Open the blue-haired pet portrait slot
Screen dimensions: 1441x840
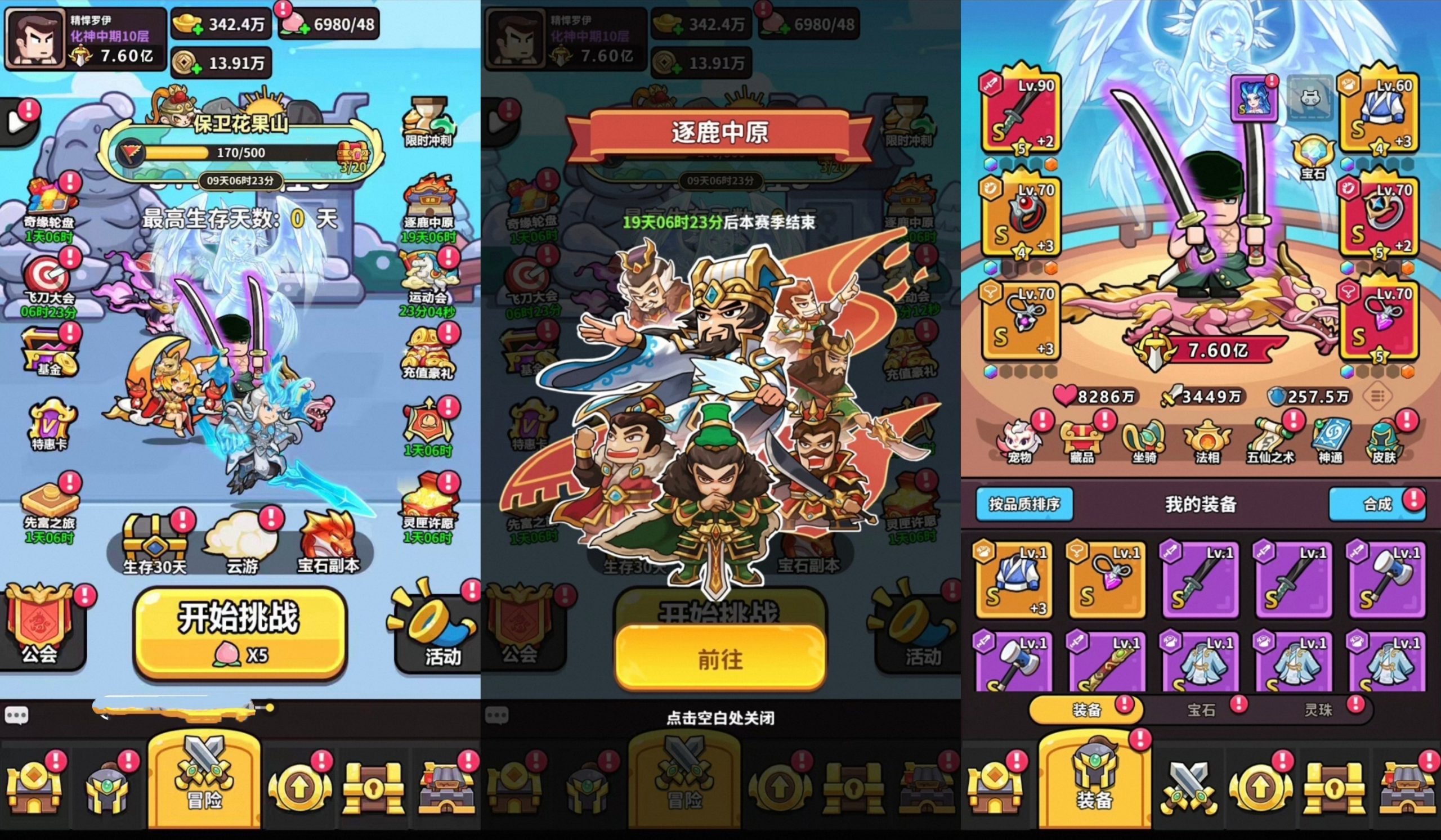tap(1254, 98)
